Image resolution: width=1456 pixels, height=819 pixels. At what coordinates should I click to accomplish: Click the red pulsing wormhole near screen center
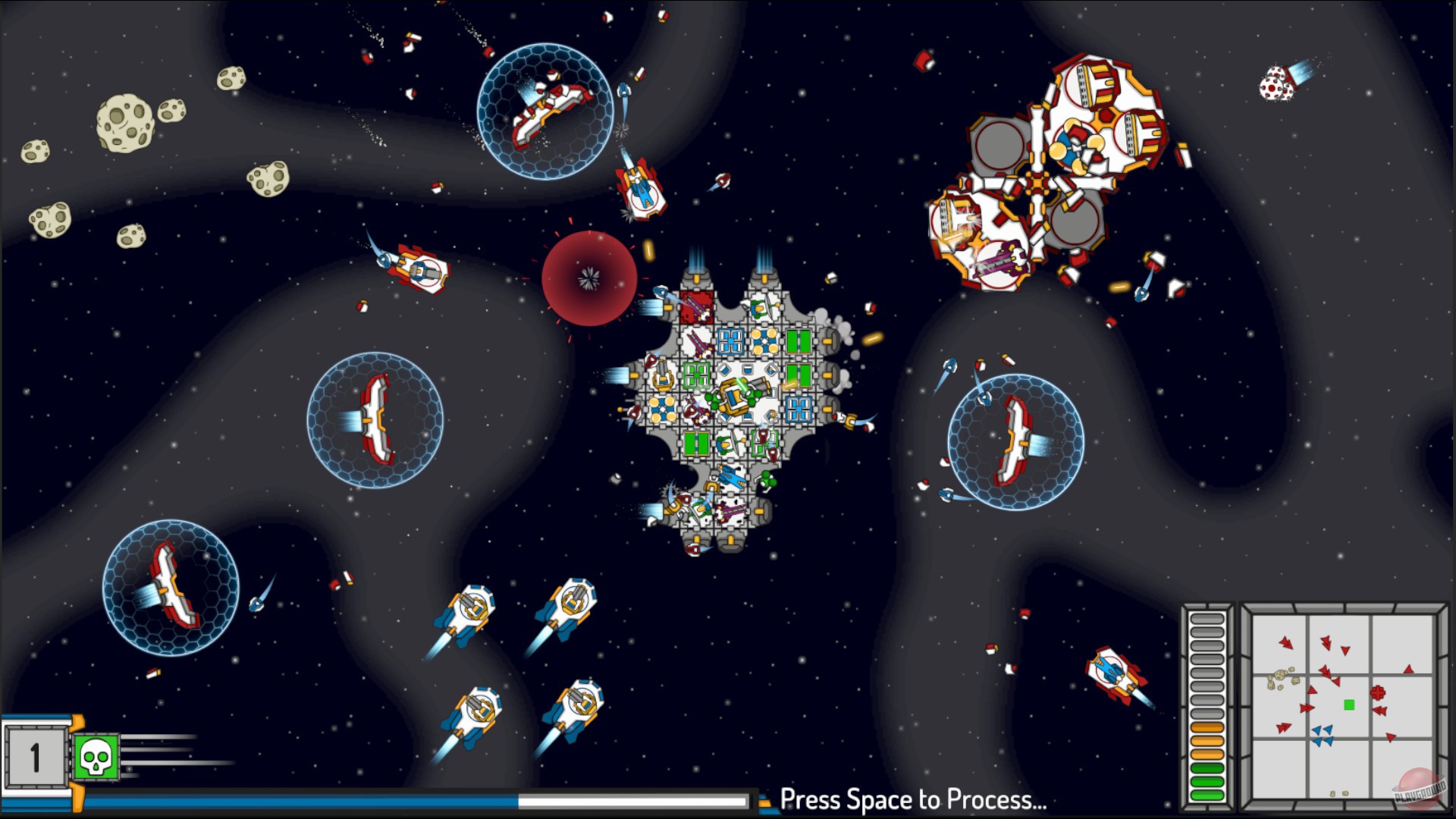[x=591, y=277]
